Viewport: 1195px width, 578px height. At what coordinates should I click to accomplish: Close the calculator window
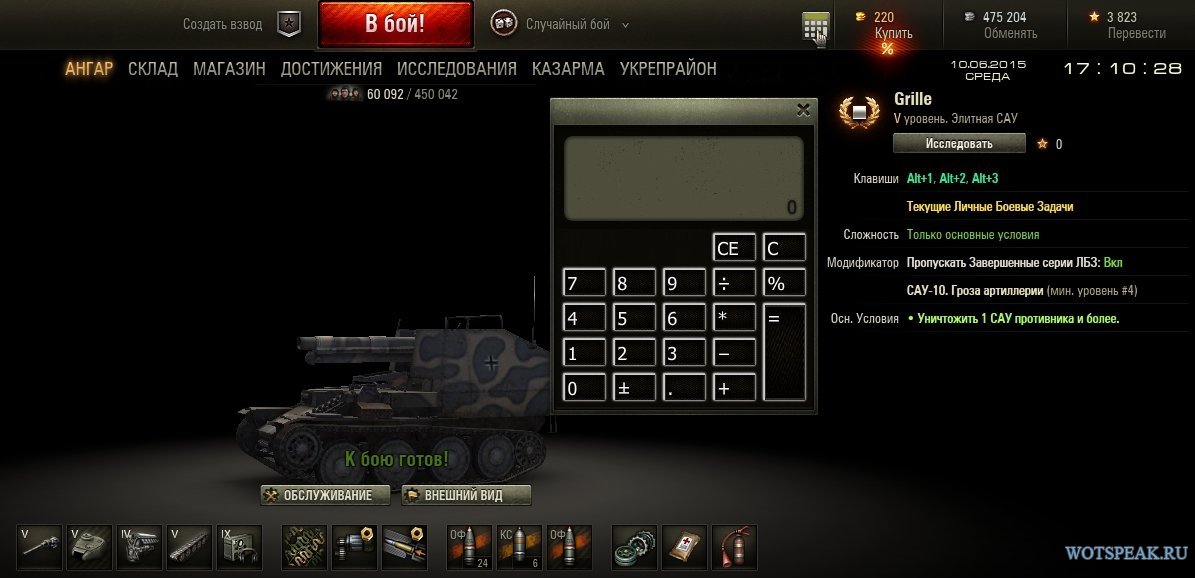(x=802, y=110)
